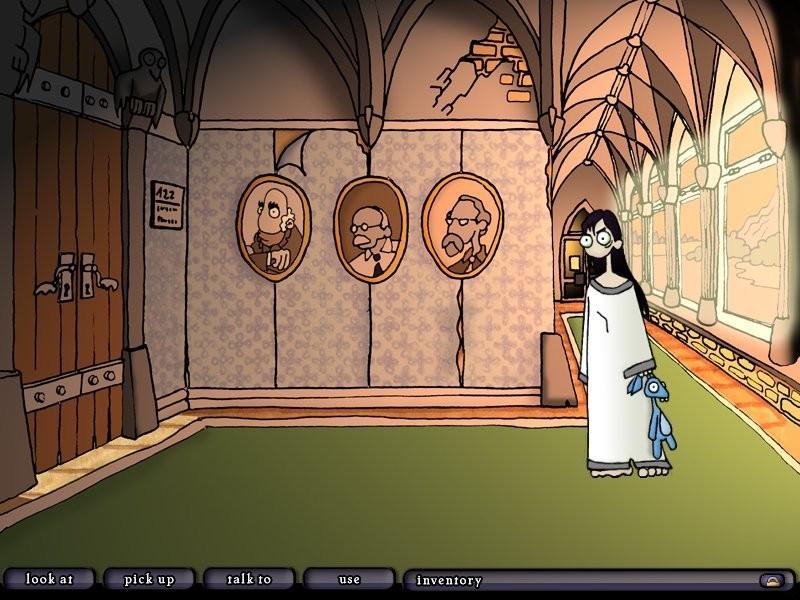Activate the "talk to" verb
The width and height of the screenshot is (800, 600).
pyautogui.click(x=249, y=579)
